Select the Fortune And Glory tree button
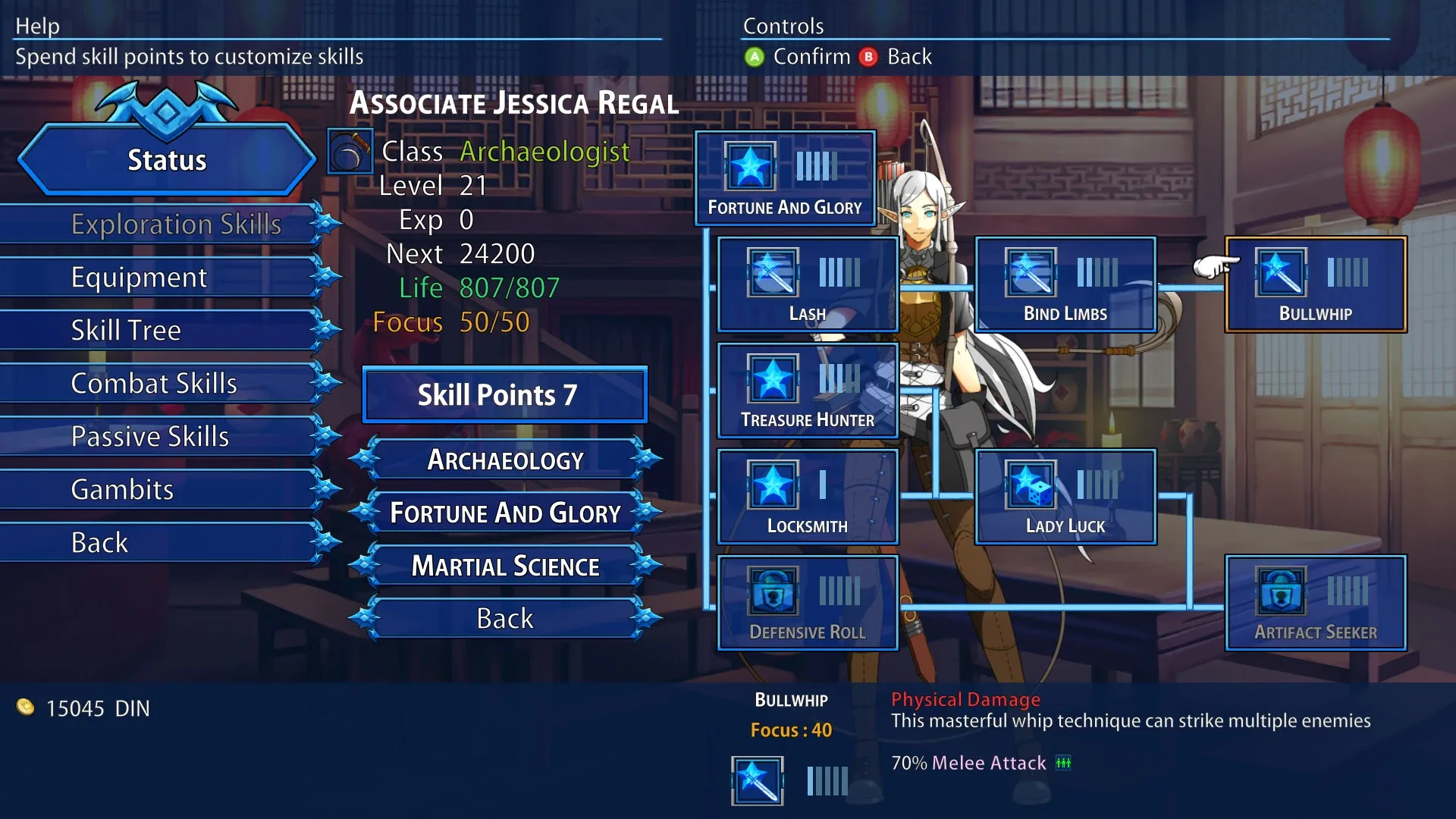The height and width of the screenshot is (819, 1456). point(505,513)
